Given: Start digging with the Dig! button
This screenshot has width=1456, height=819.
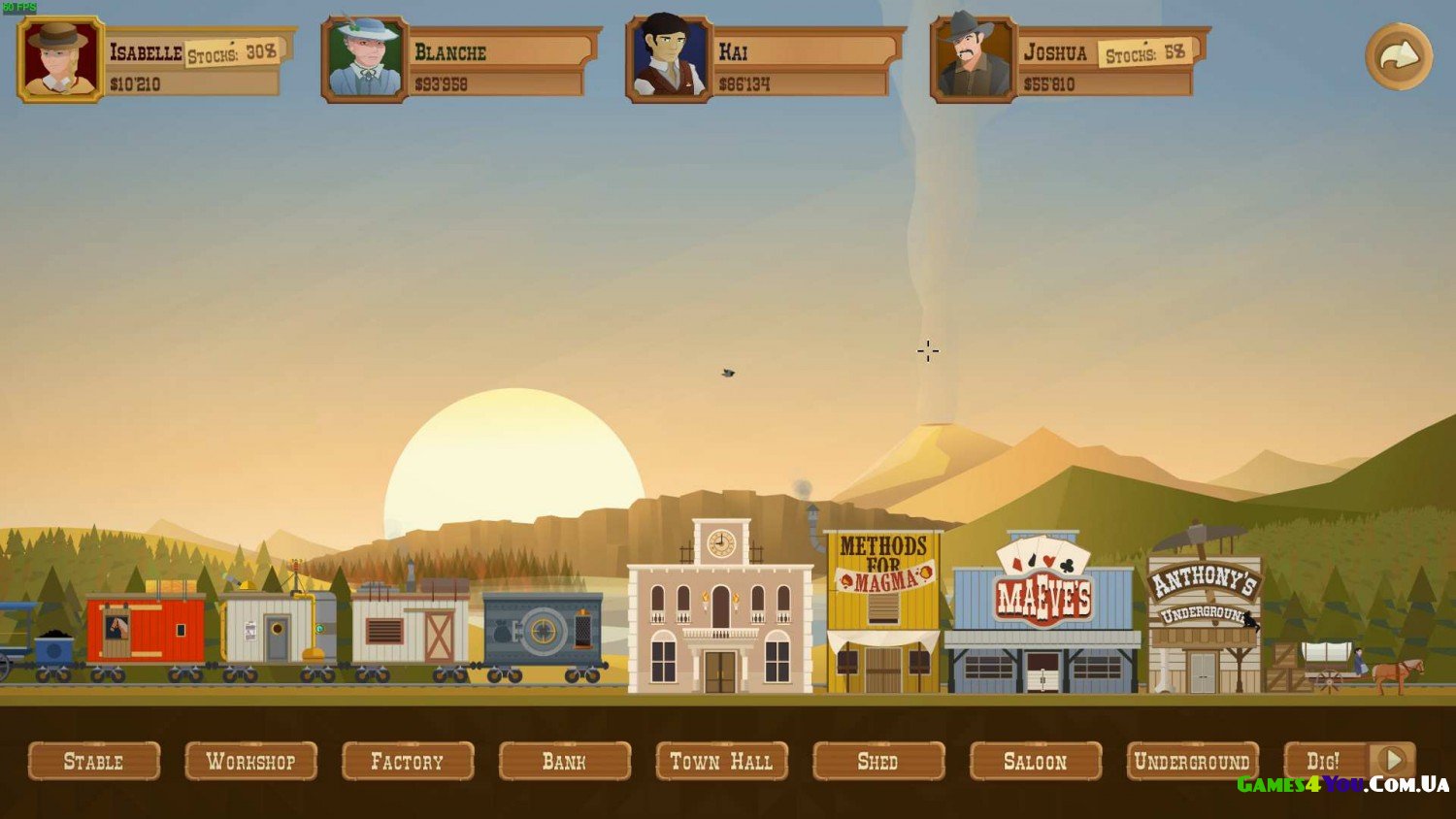Looking at the screenshot, I should click(1324, 762).
